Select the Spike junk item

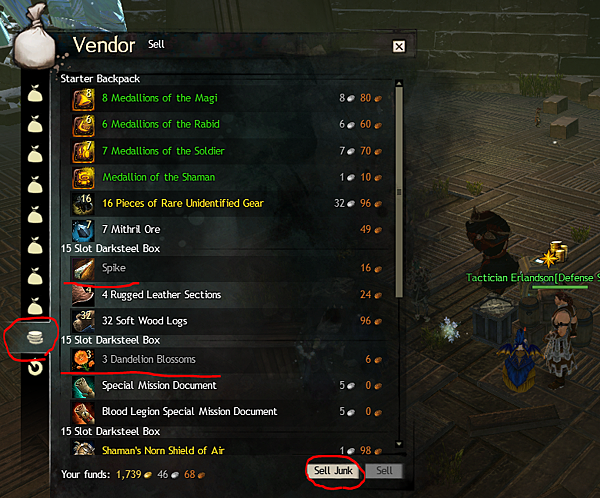pyautogui.click(x=114, y=268)
